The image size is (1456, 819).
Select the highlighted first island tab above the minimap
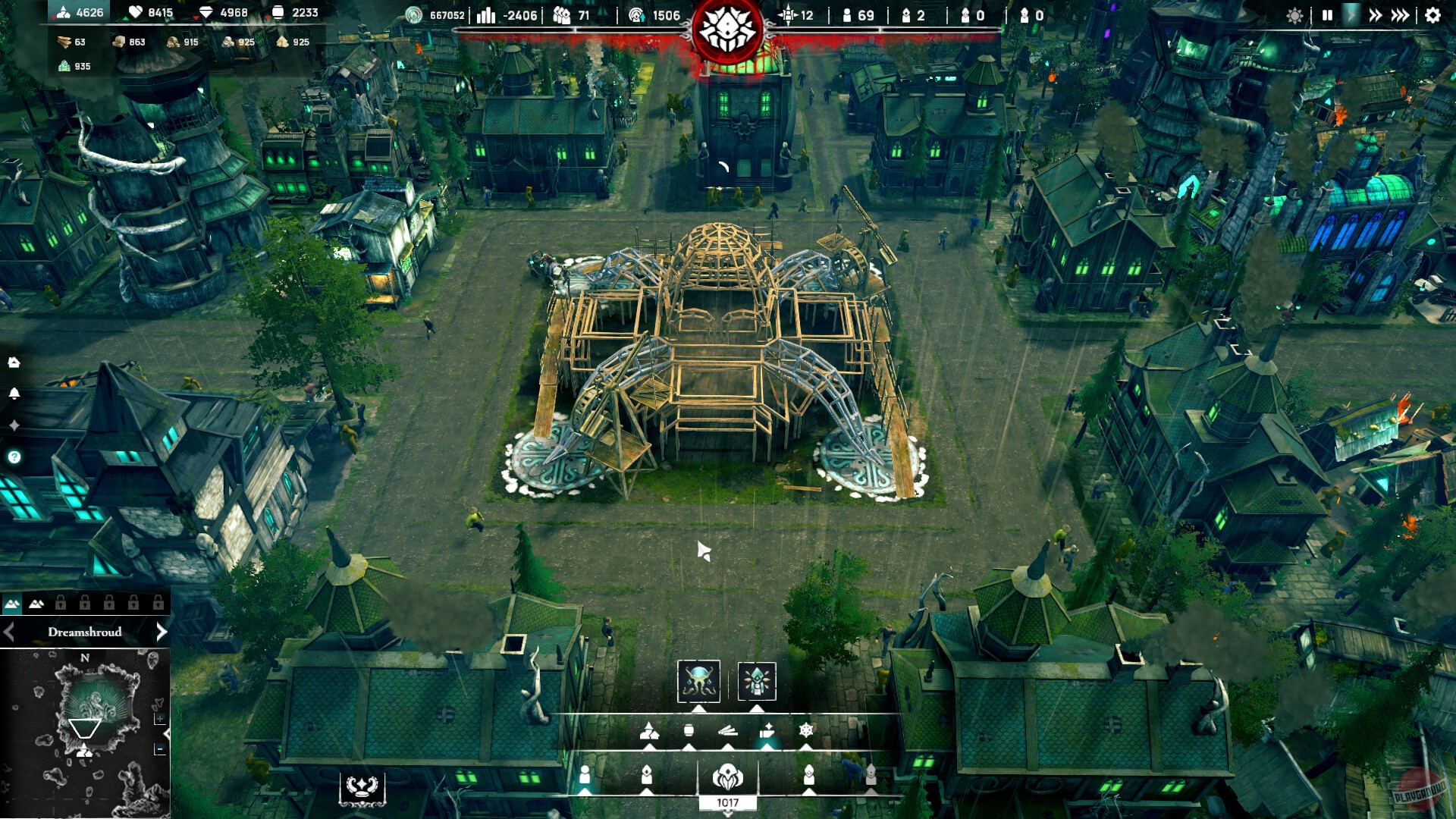pyautogui.click(x=11, y=603)
